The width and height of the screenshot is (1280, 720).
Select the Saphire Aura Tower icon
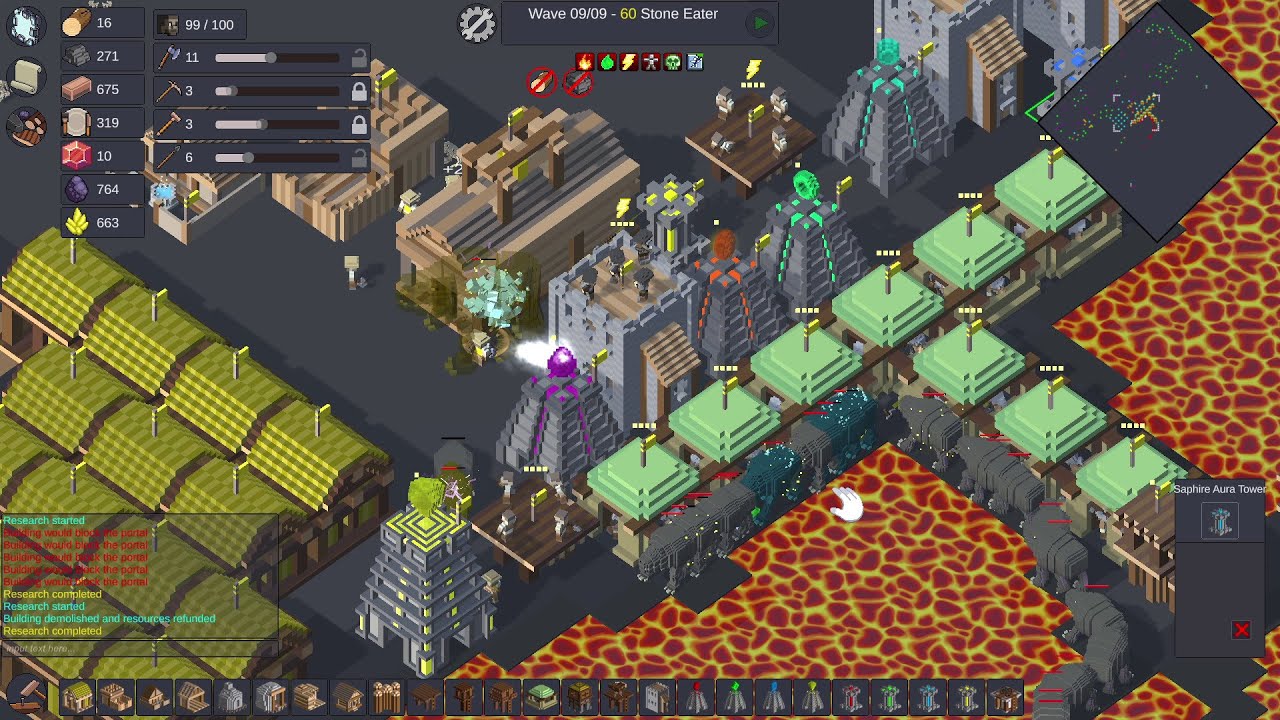tap(1220, 521)
